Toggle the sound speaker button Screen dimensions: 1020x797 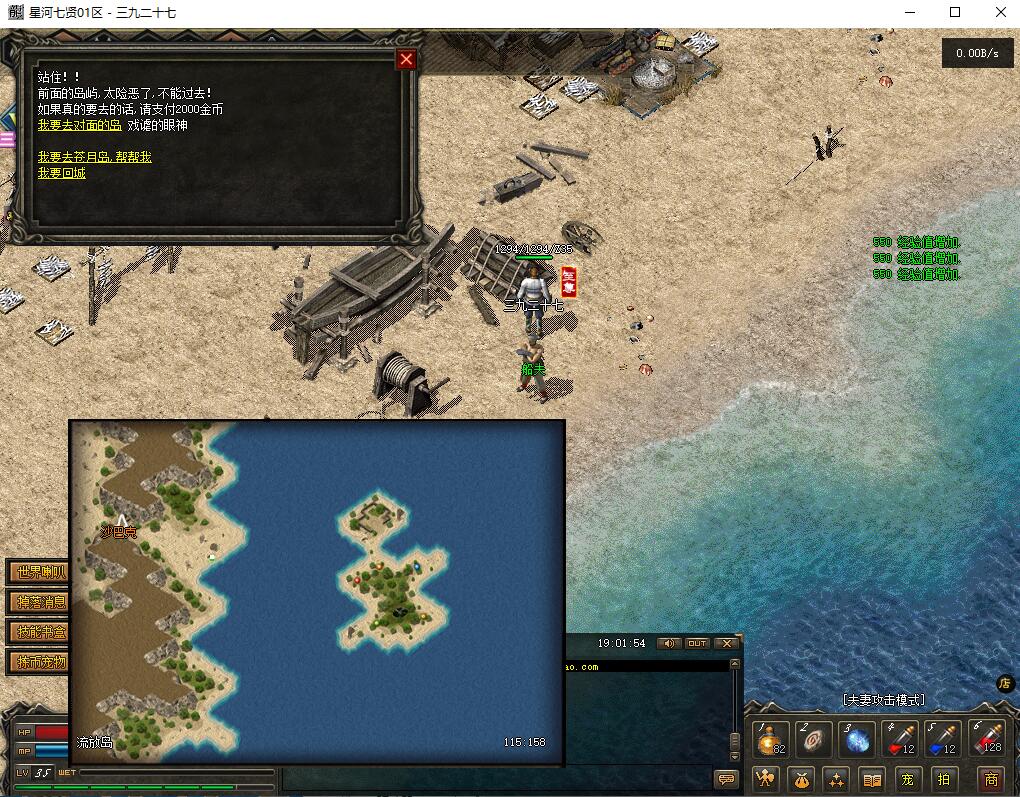point(668,643)
